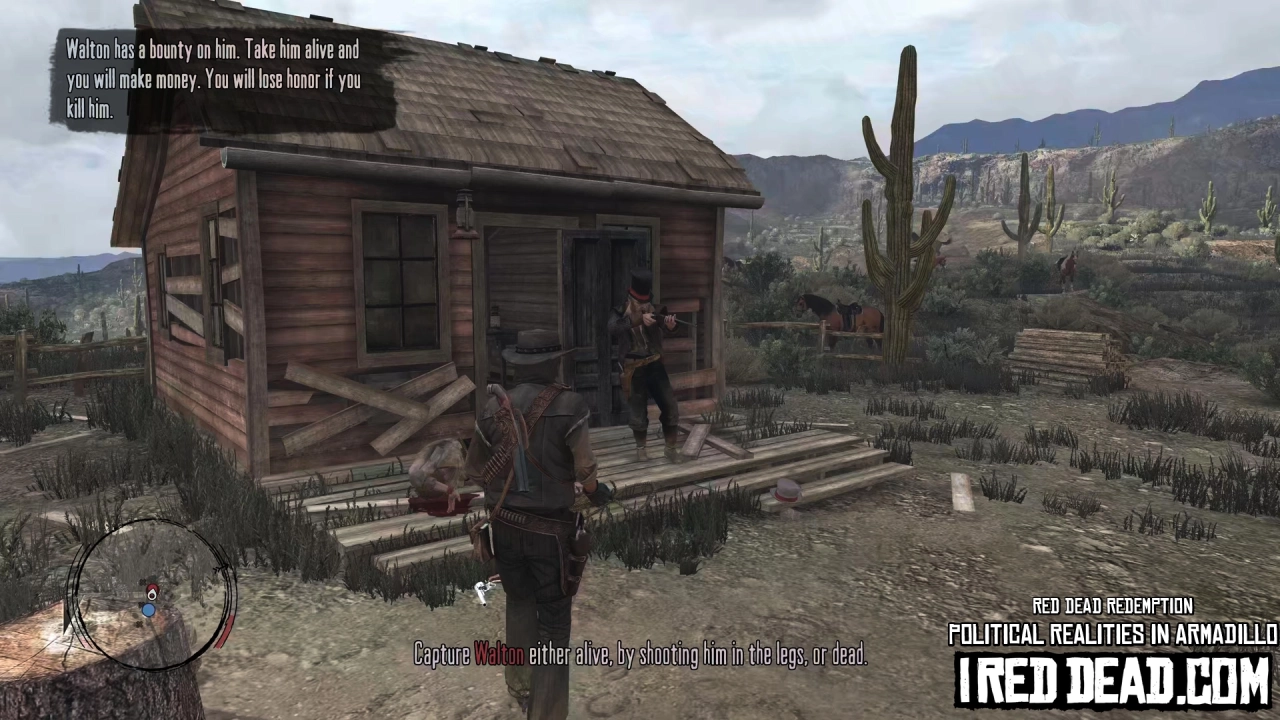Click the arrowhead marker on the minimap ring
1280x720 pixels.
click(222, 565)
